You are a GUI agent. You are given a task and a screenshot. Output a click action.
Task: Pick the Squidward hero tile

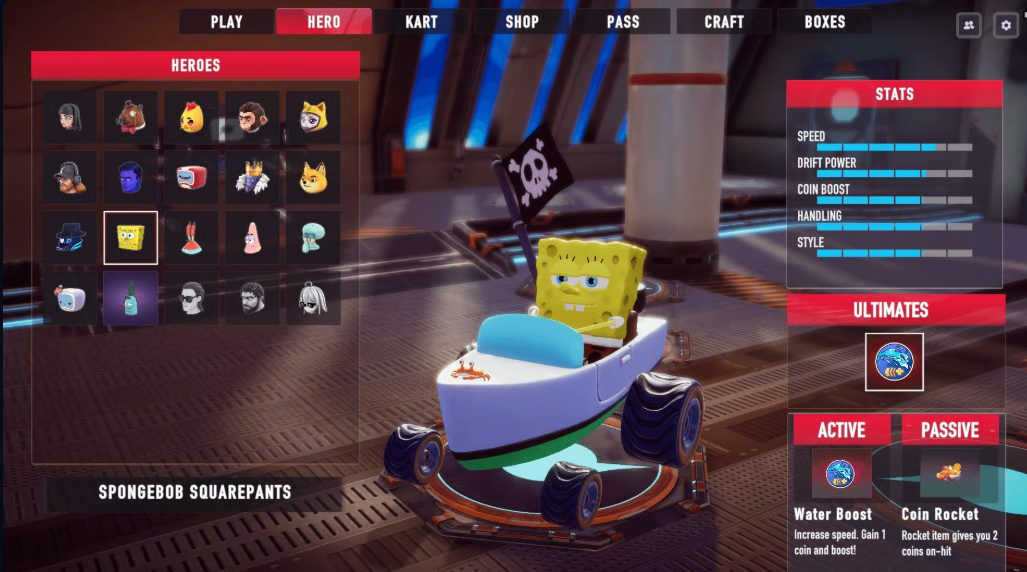(x=313, y=238)
